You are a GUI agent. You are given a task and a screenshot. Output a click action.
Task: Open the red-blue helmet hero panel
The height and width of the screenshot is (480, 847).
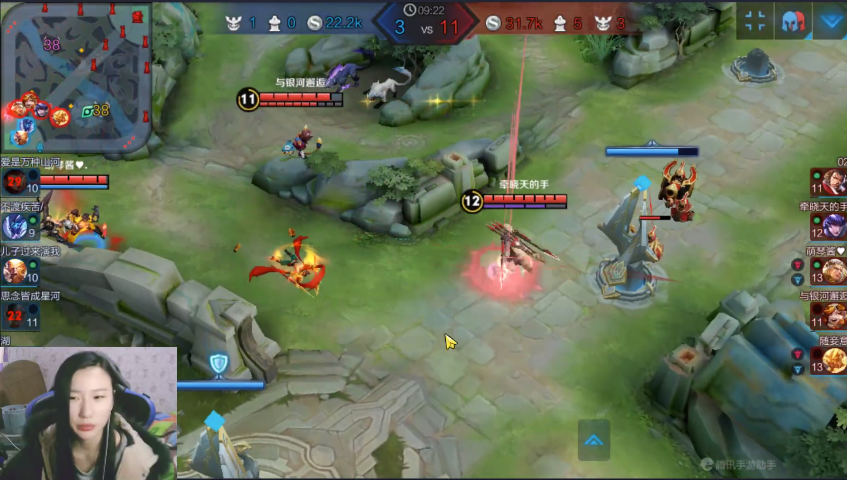click(x=793, y=21)
